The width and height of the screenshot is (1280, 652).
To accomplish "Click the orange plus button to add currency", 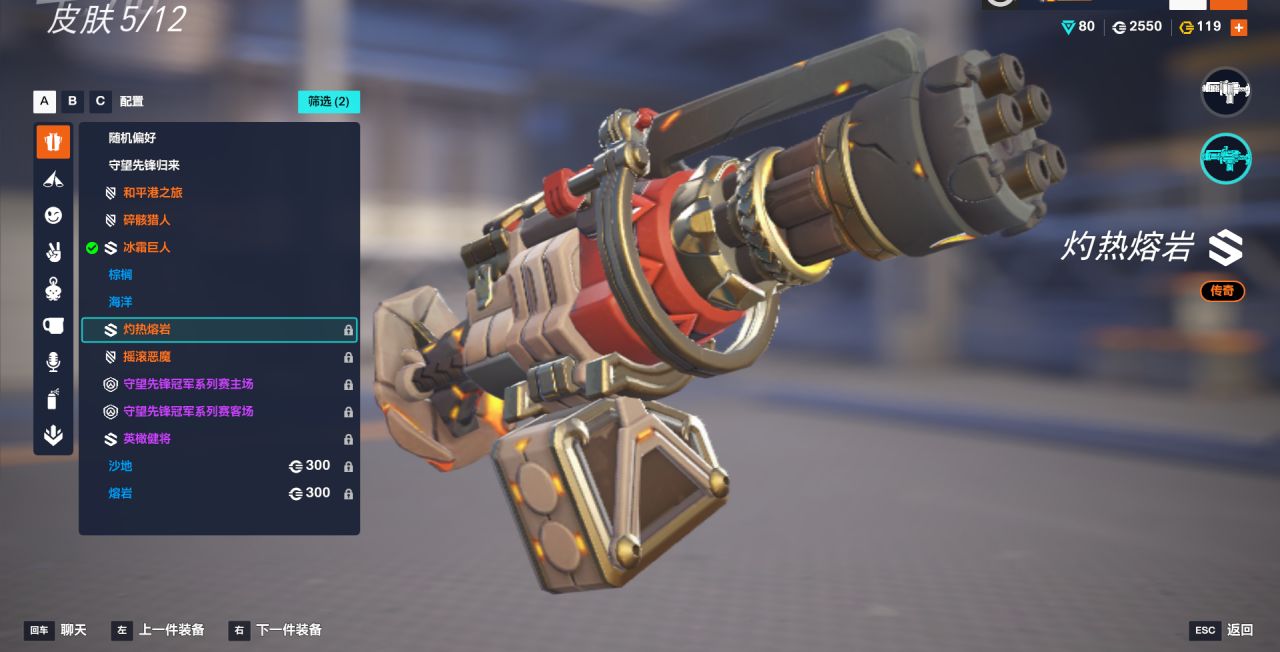I will [x=1239, y=27].
